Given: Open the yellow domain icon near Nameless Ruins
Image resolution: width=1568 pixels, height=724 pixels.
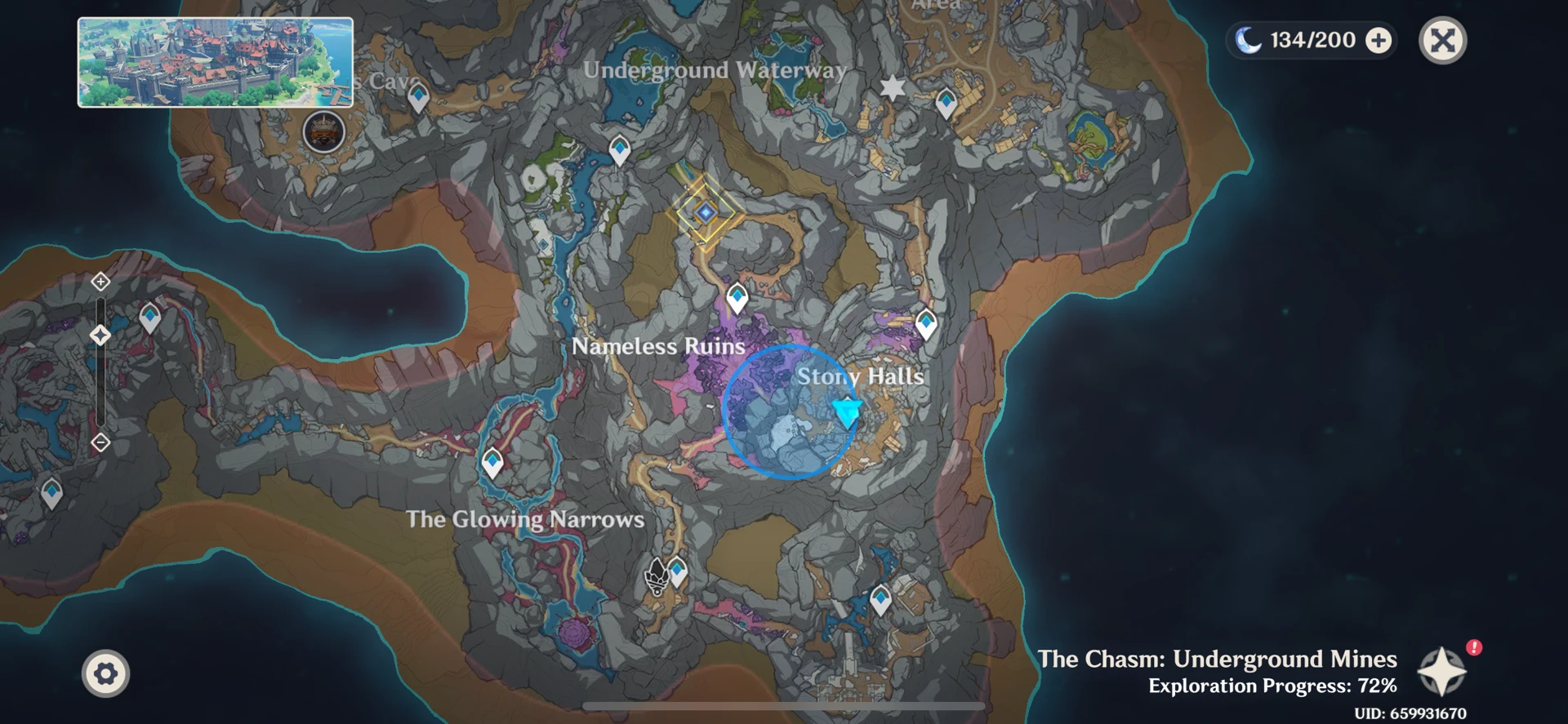Looking at the screenshot, I should click(704, 211).
